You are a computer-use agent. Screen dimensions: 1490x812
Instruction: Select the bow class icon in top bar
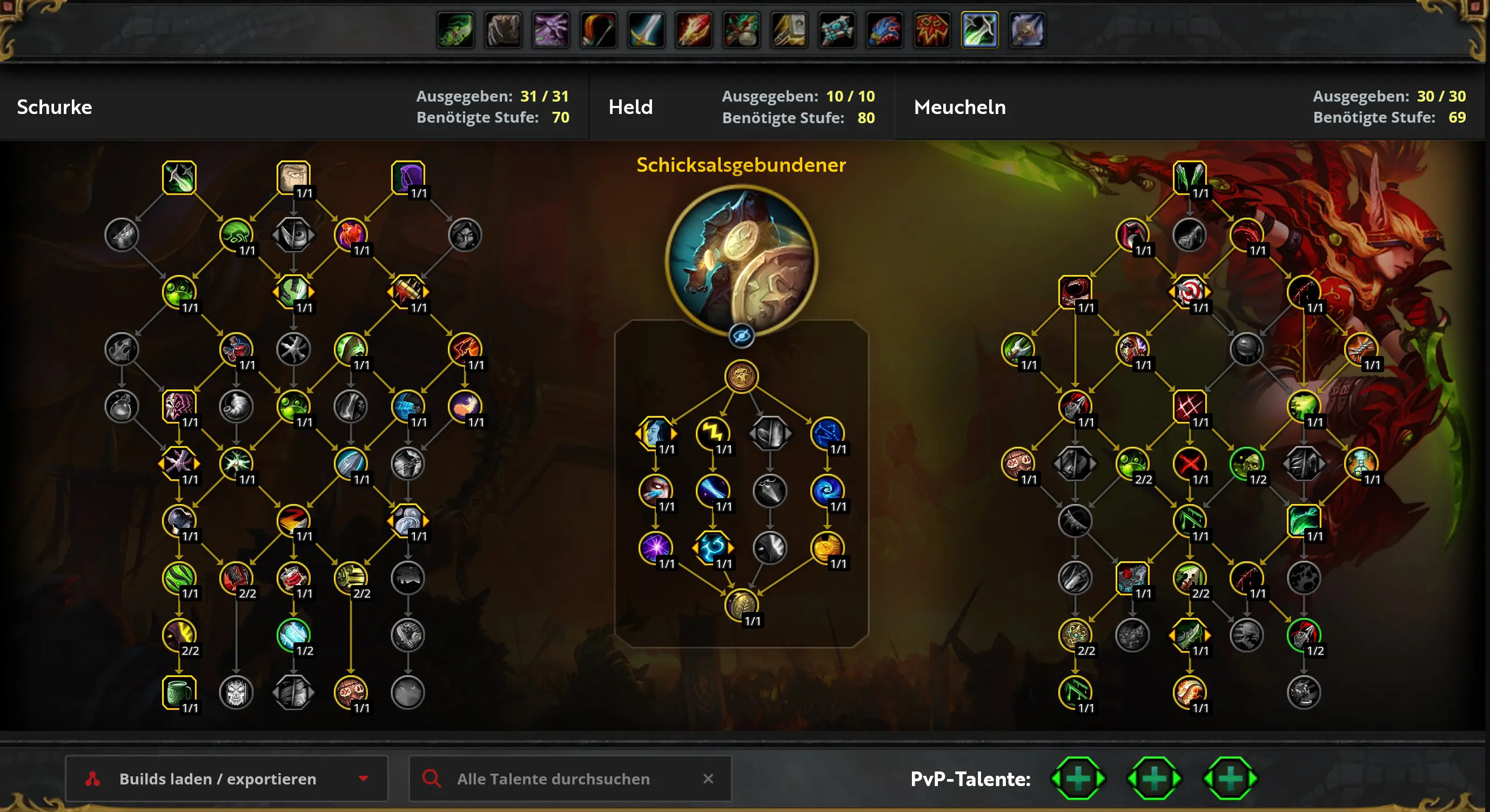point(599,30)
